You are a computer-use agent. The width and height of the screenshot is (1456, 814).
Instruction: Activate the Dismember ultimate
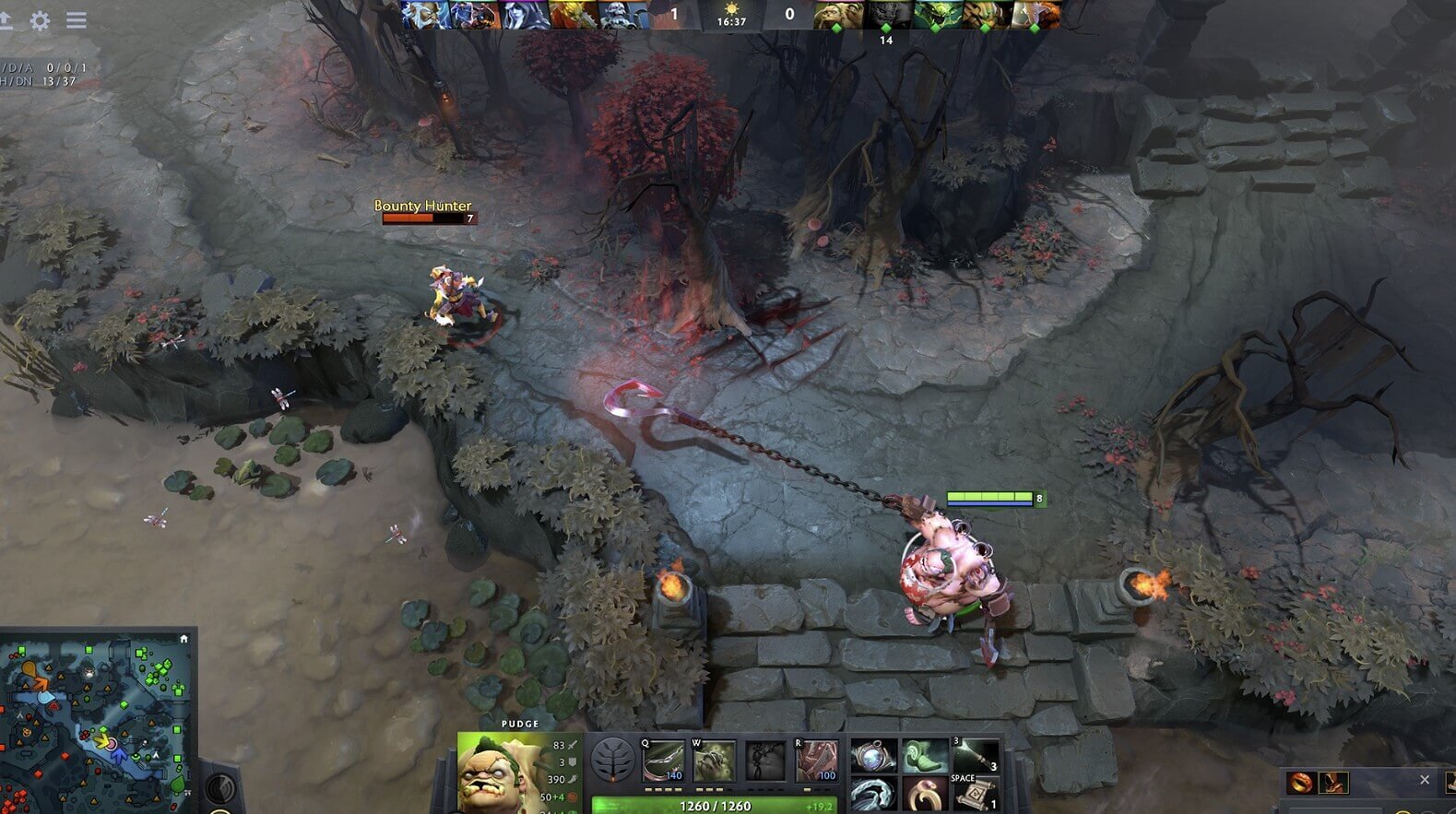tap(816, 761)
